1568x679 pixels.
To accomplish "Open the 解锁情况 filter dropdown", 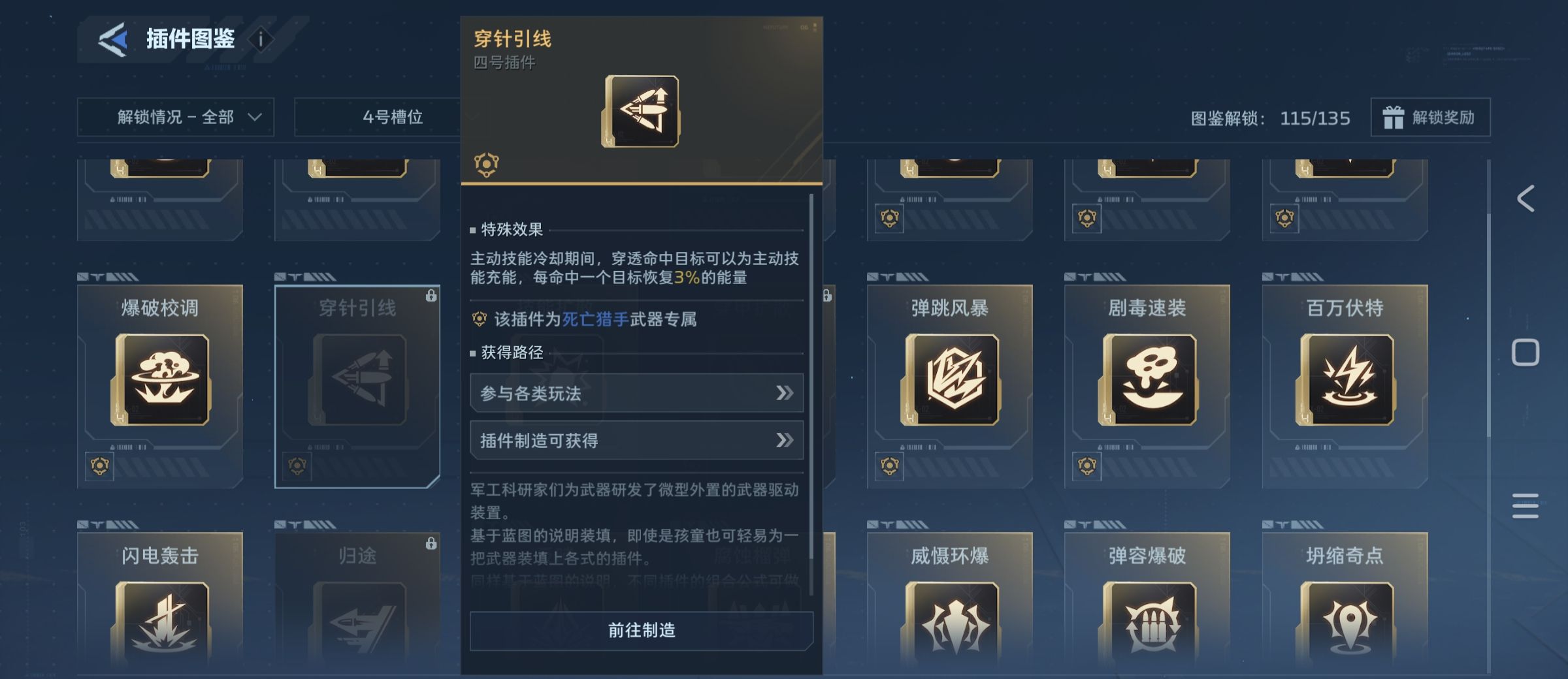I will click(x=175, y=118).
